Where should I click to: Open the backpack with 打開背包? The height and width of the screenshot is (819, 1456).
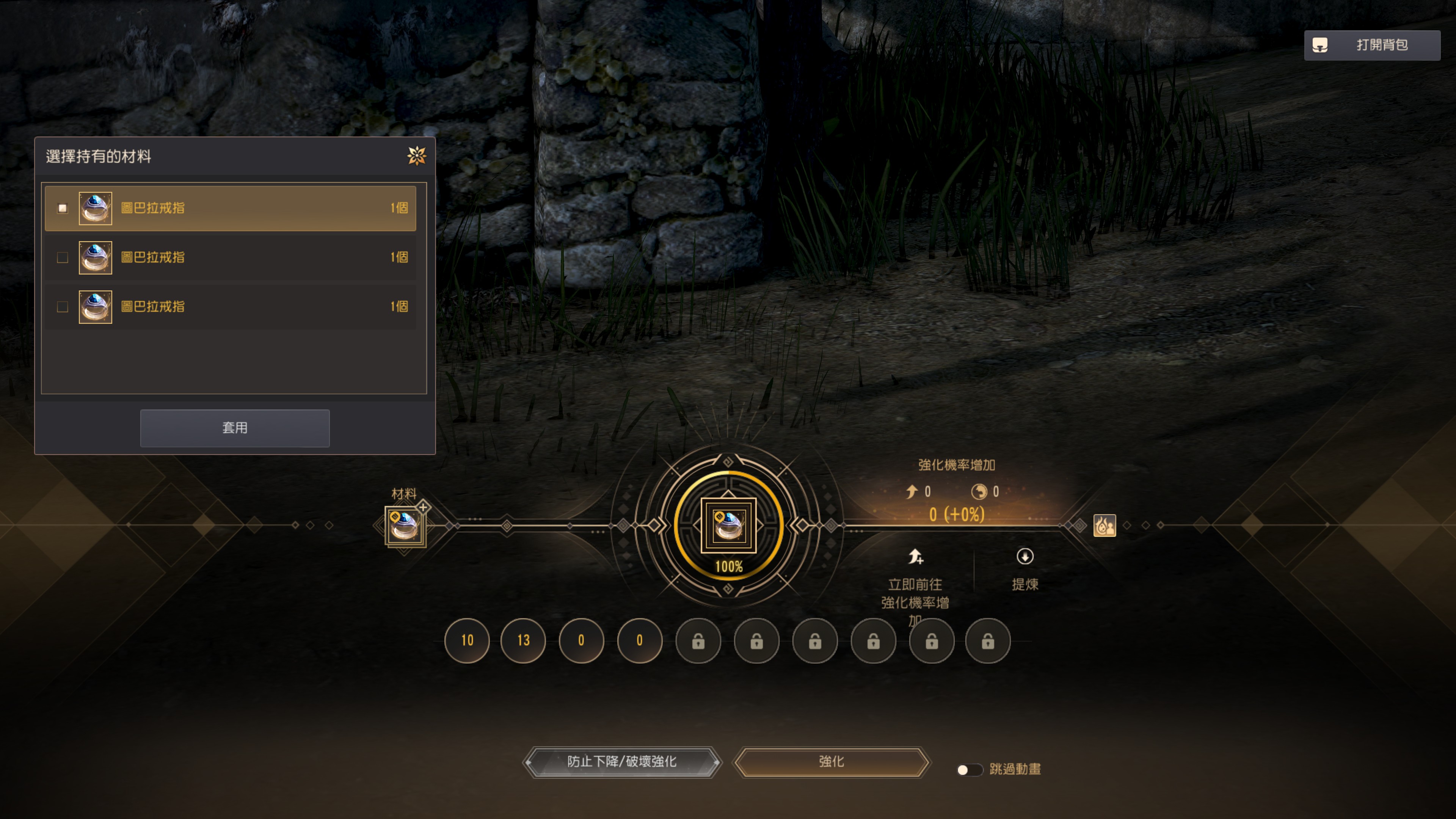(1372, 45)
